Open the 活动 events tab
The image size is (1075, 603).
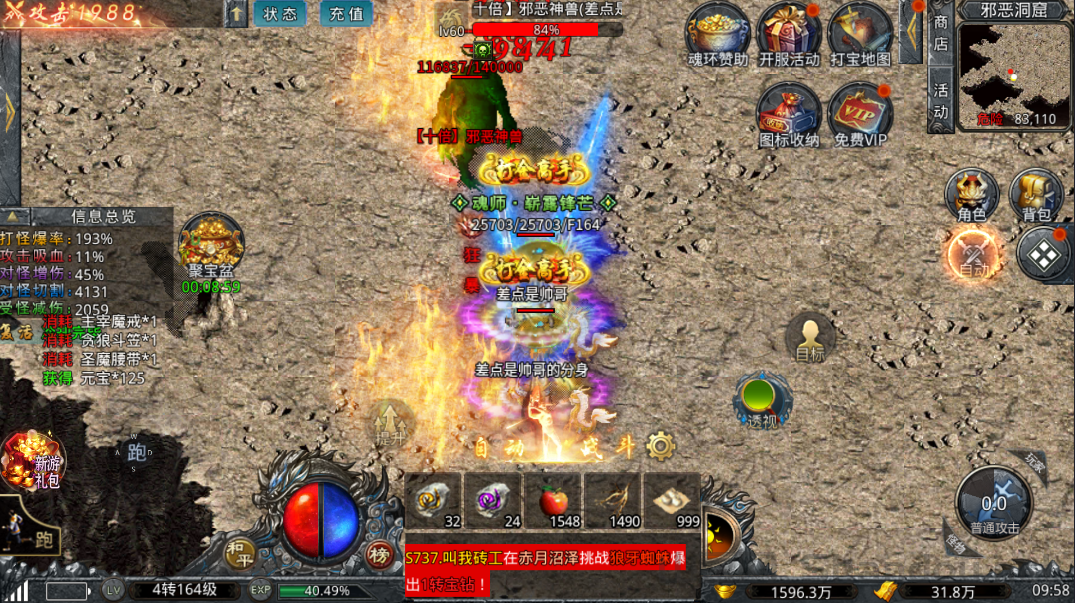940,100
